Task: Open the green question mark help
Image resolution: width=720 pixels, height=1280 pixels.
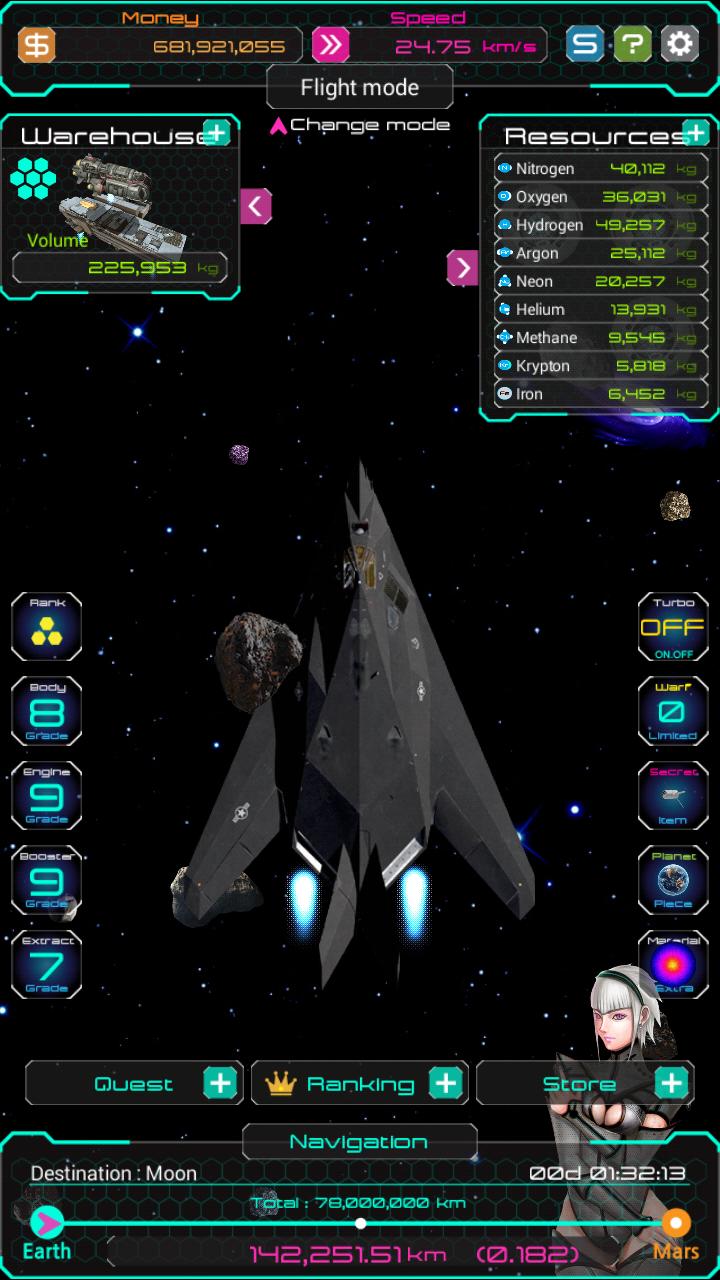Action: point(632,44)
